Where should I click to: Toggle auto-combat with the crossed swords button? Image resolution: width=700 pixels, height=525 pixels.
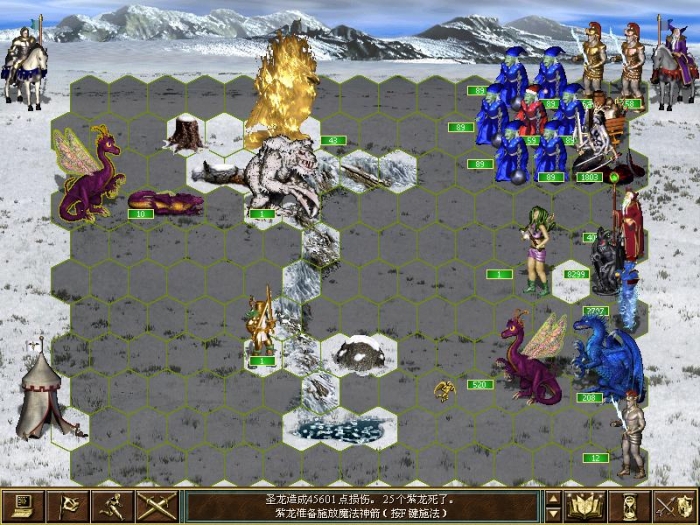(157, 506)
